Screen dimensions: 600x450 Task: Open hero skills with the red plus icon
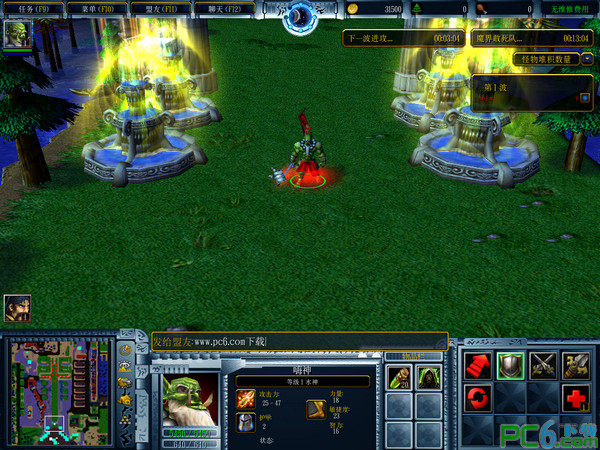575,399
